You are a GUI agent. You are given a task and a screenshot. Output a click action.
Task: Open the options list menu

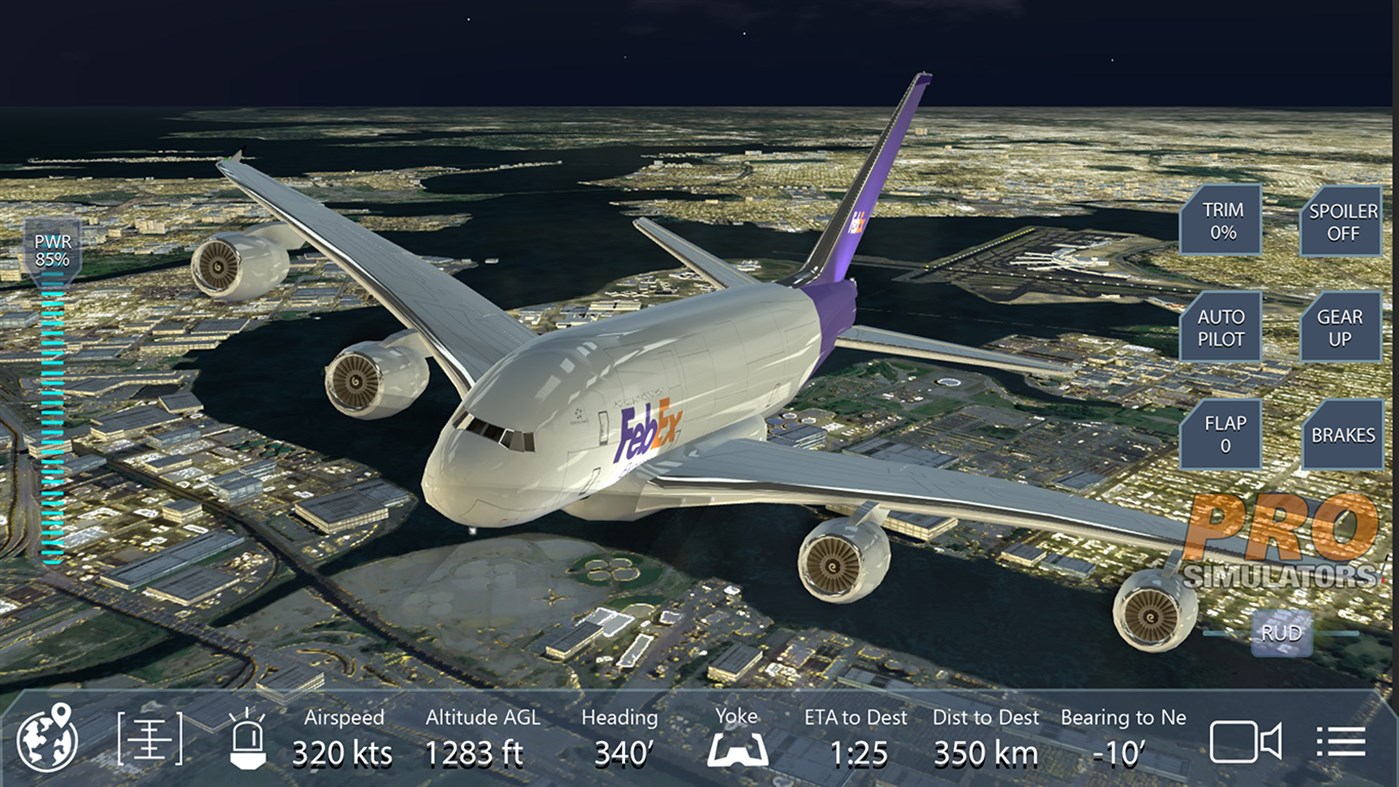(x=1340, y=741)
